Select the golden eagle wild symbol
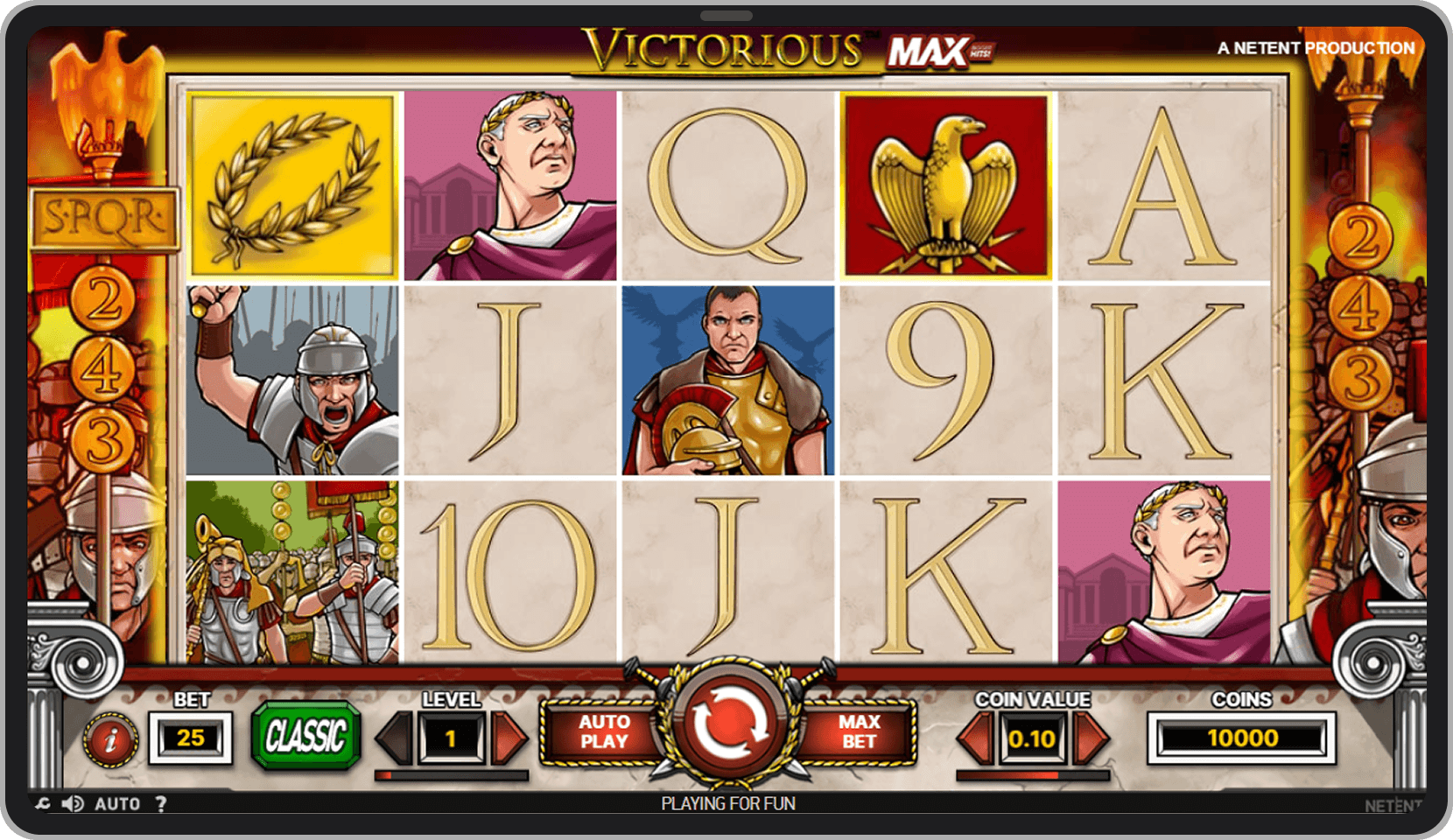The width and height of the screenshot is (1453, 840). coord(948,184)
